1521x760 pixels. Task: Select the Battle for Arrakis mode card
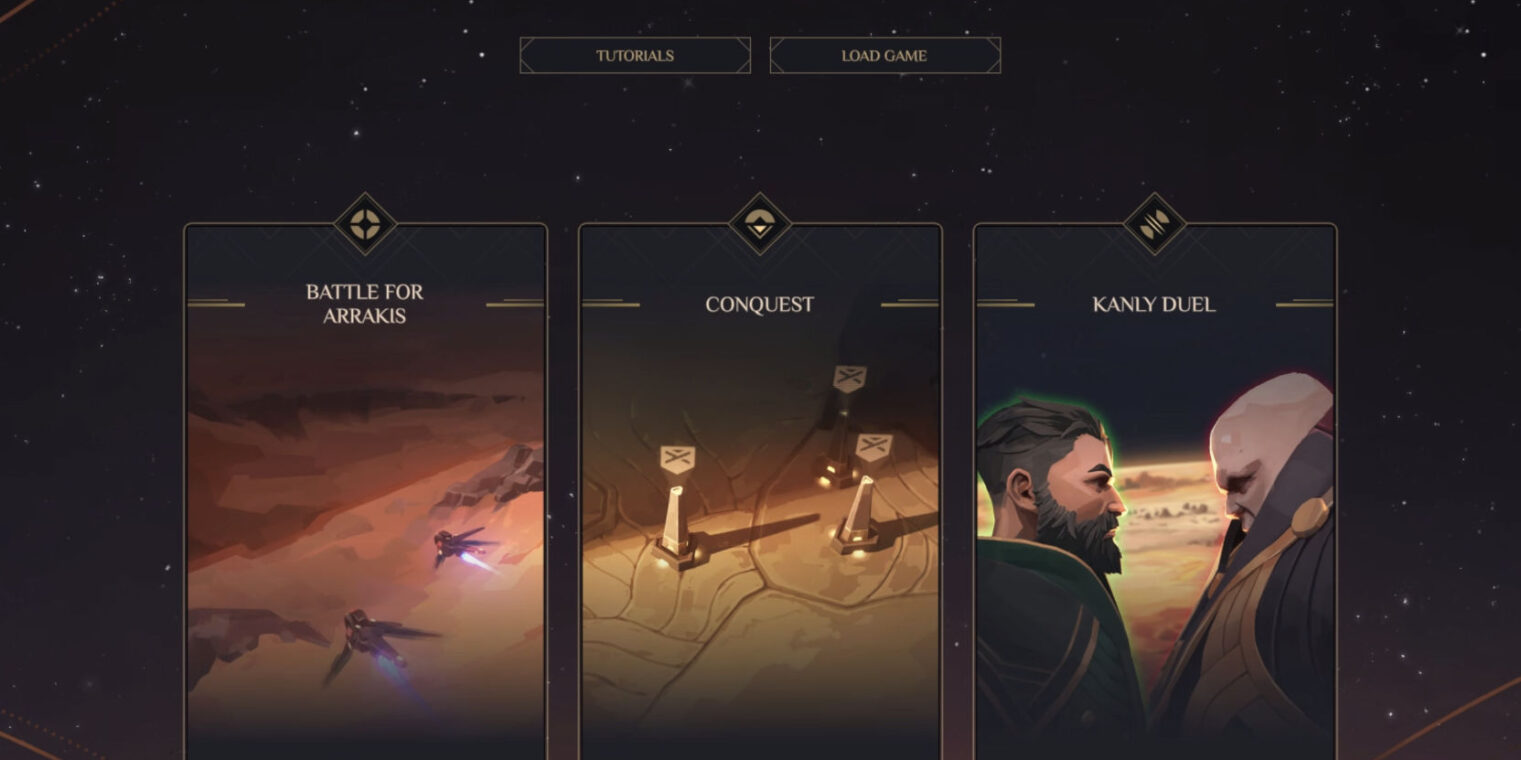point(365,490)
